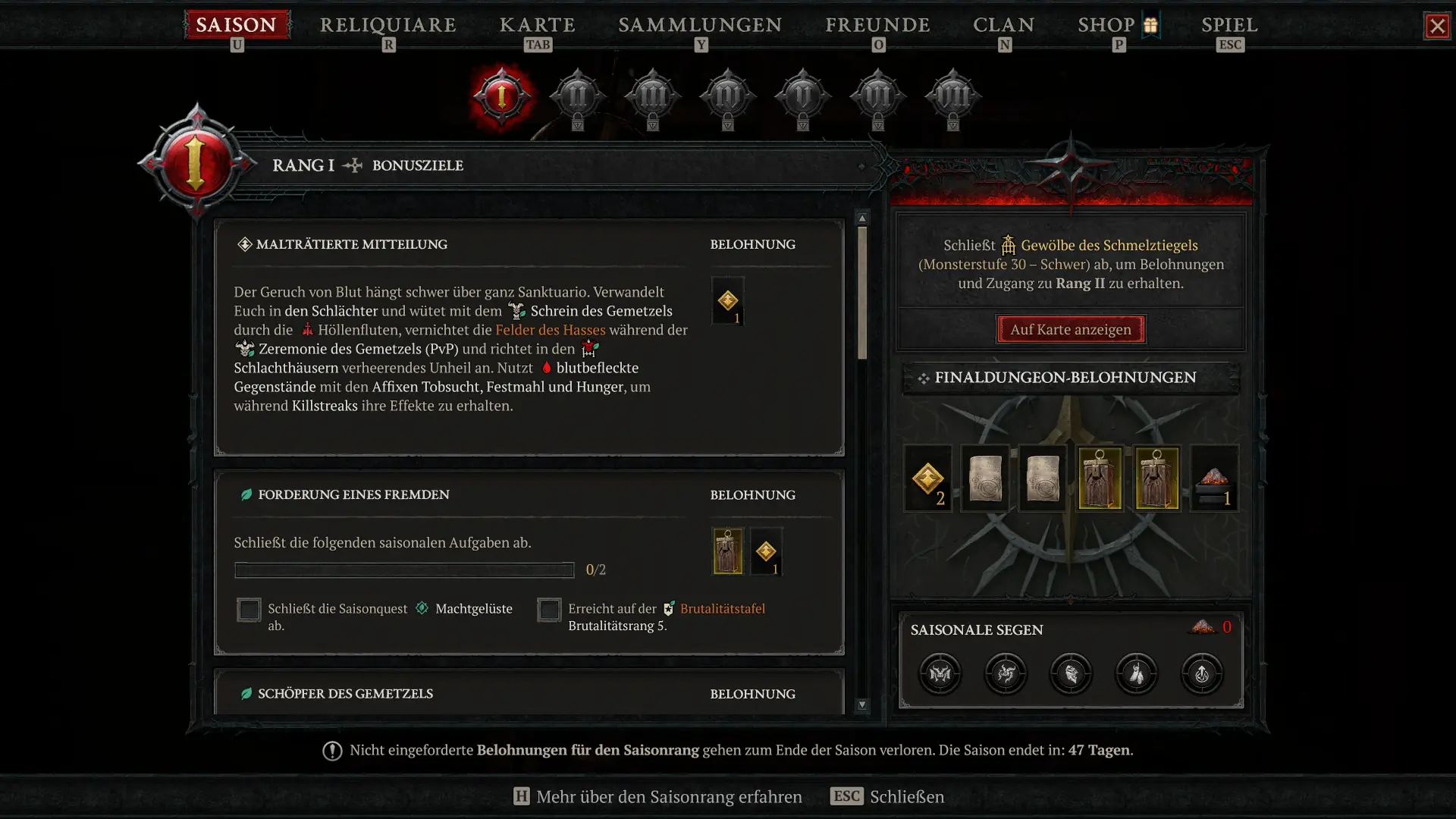1456x819 pixels.
Task: Click the rightmost Saisonale Segen blessing icon
Action: click(1203, 674)
